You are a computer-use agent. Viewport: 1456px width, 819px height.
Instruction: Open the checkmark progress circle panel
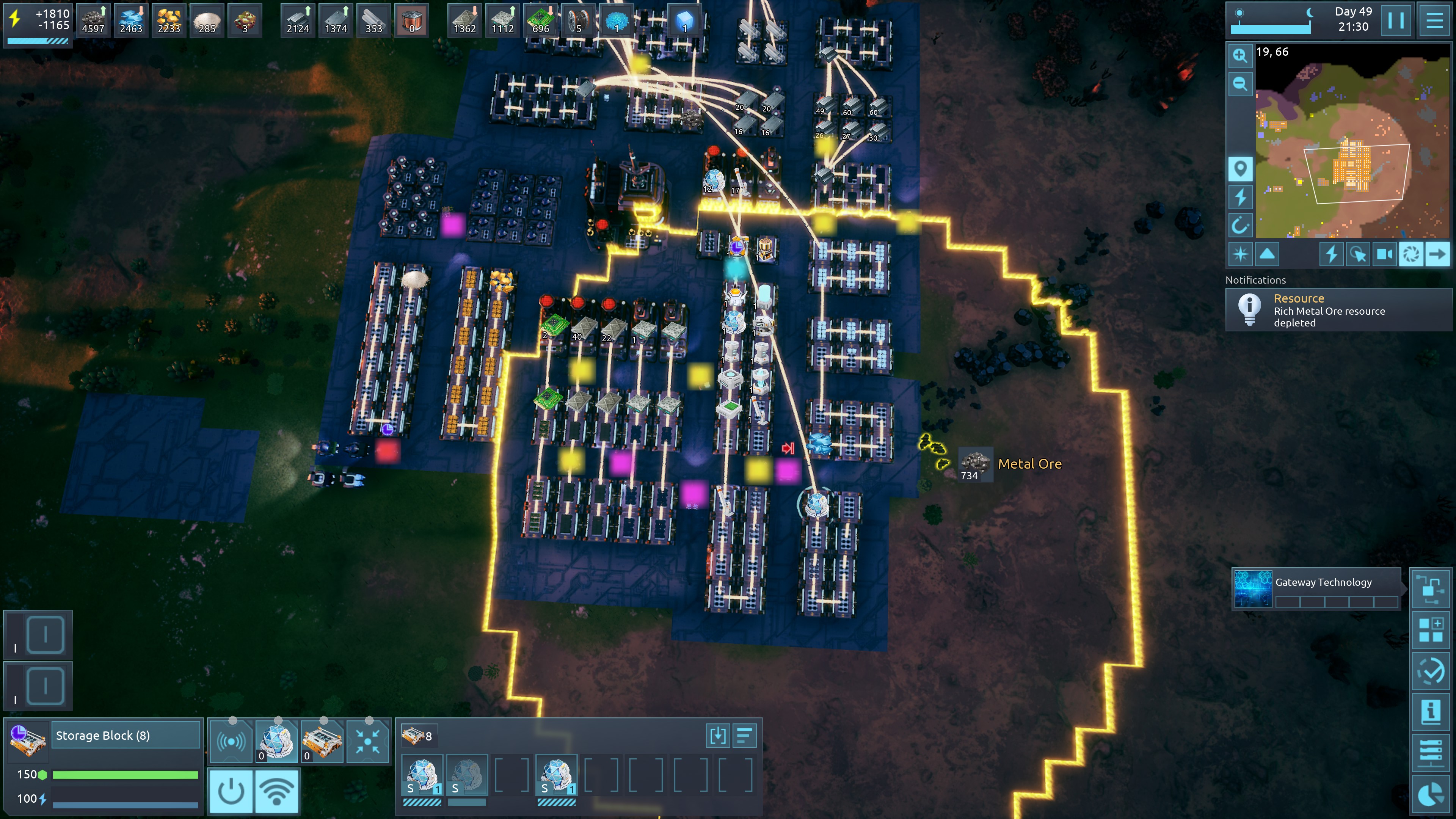pos(1431,671)
